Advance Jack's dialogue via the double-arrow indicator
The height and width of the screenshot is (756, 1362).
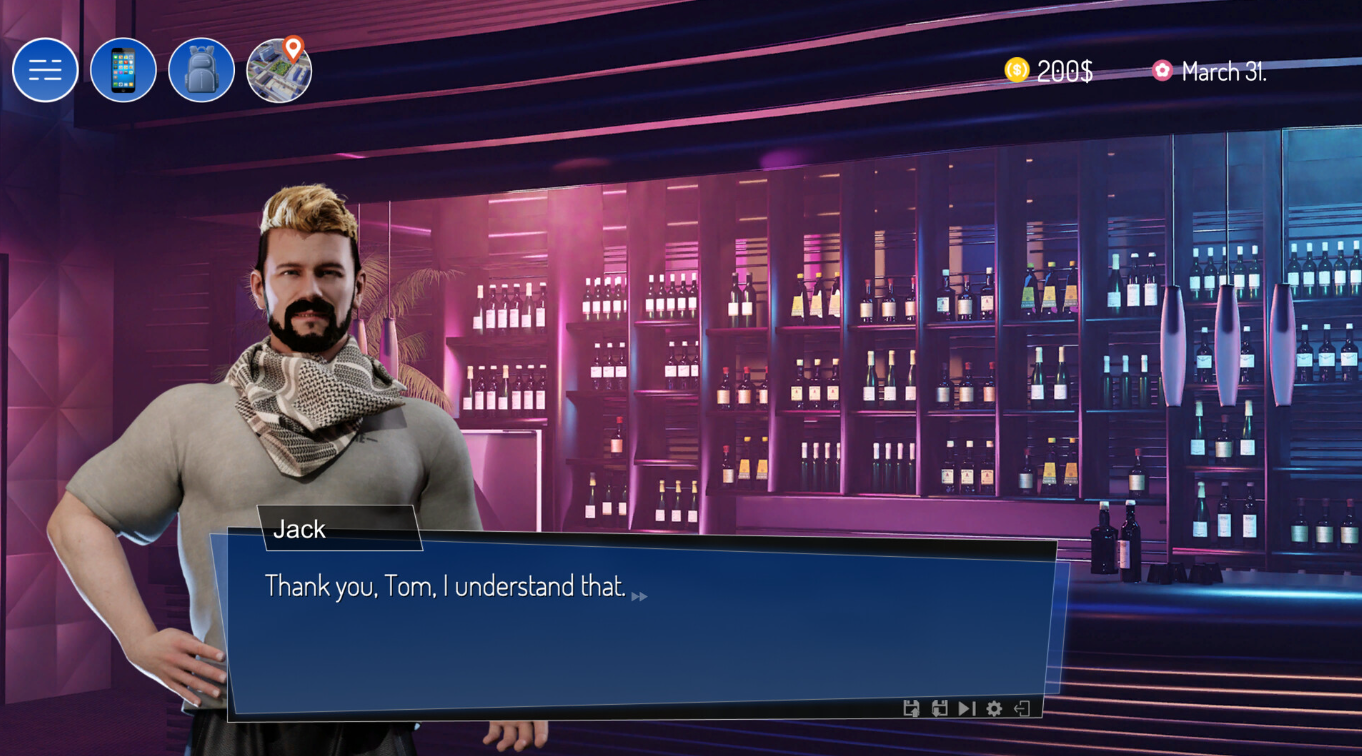(x=639, y=596)
